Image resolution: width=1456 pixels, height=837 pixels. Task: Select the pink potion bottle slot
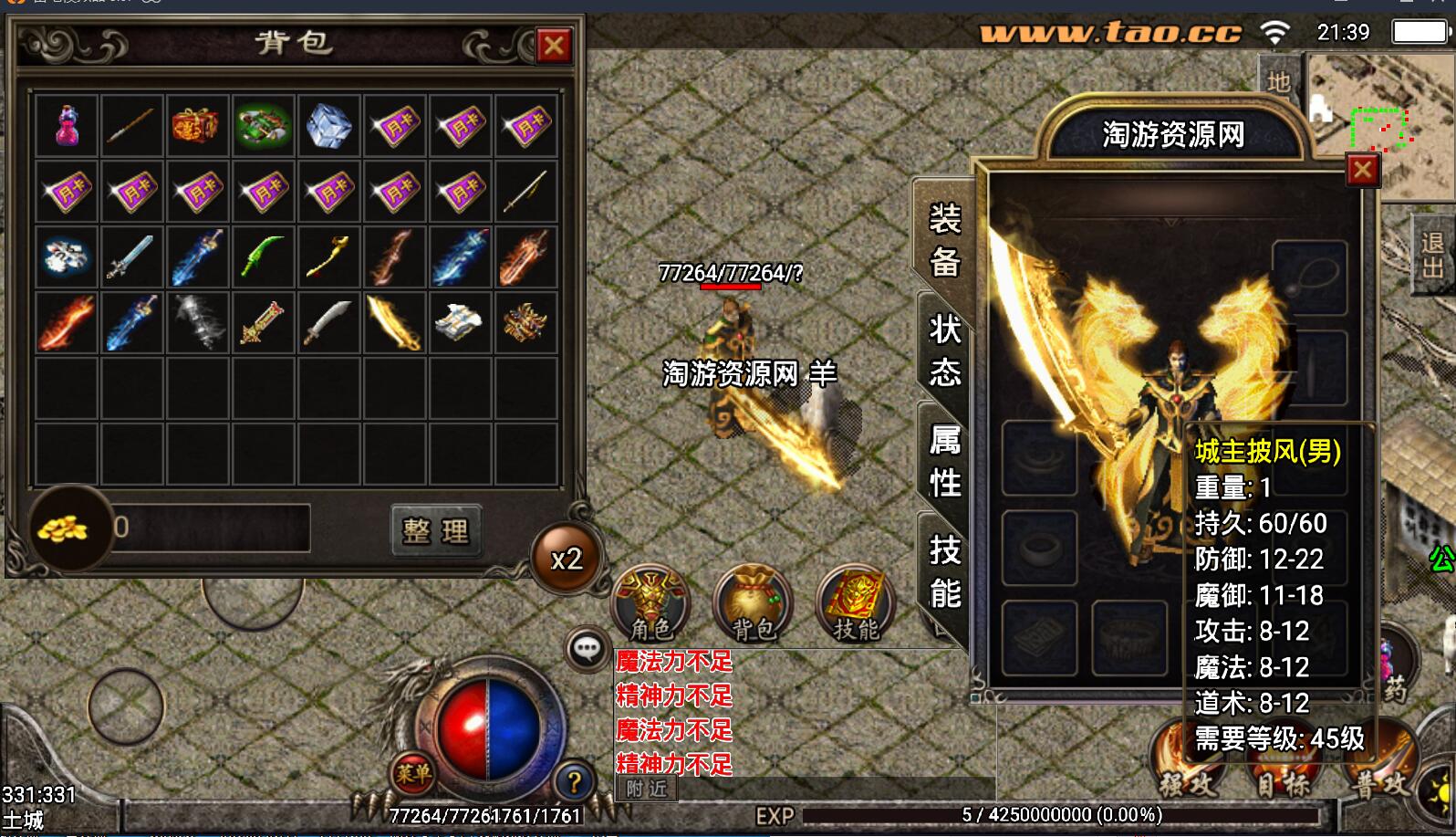67,127
